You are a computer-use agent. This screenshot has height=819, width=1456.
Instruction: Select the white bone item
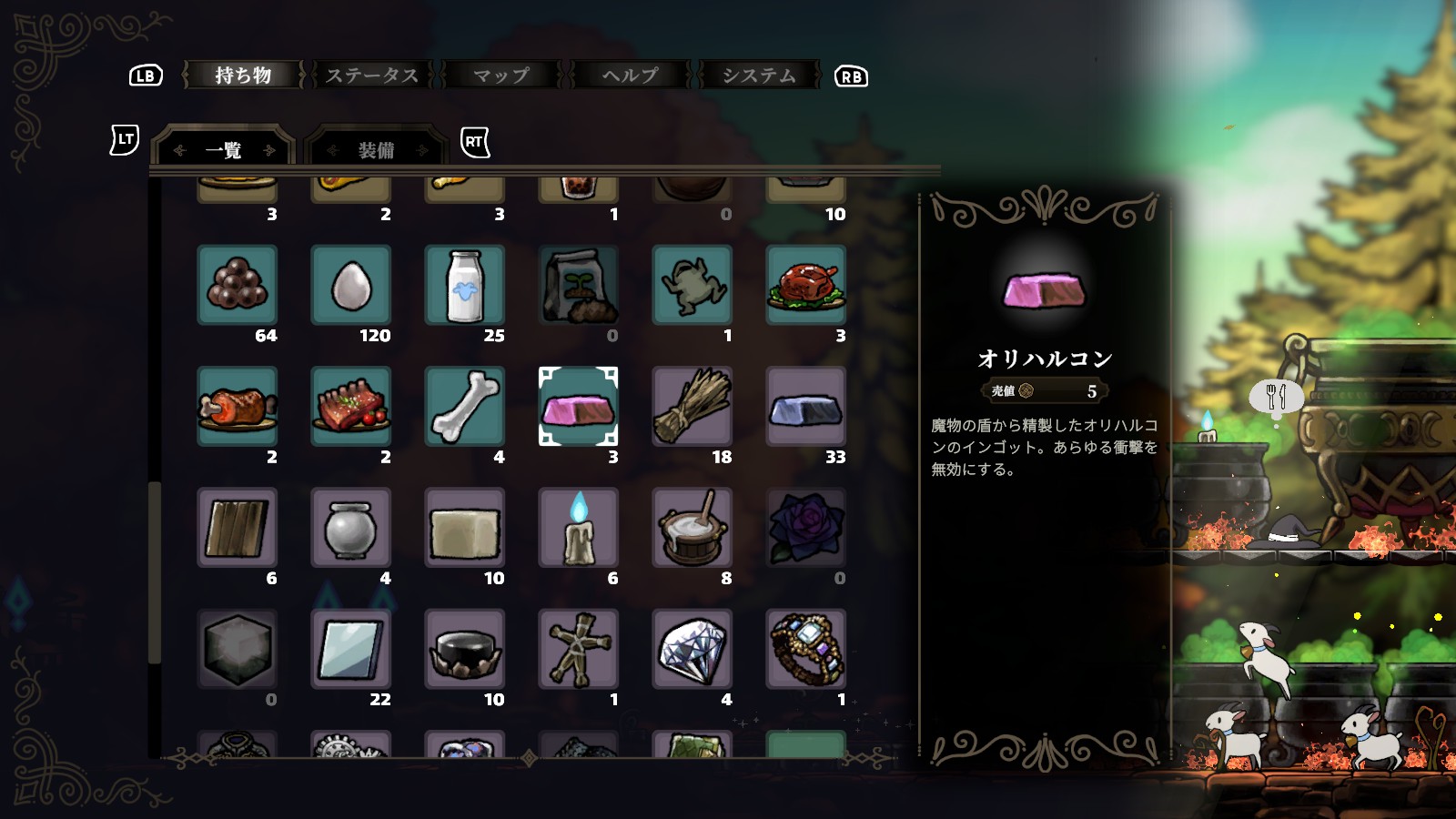464,406
